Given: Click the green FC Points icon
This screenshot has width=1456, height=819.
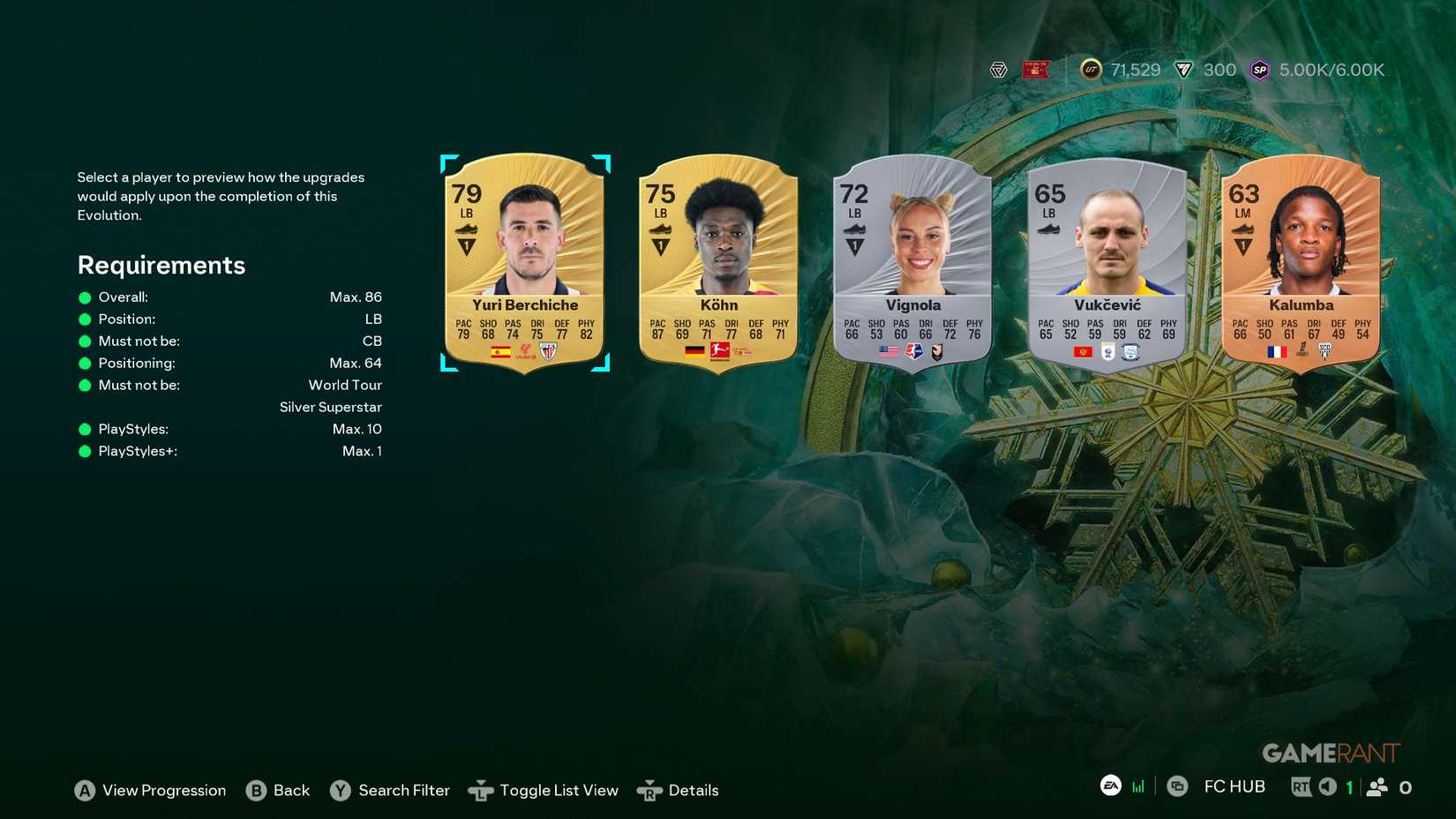Looking at the screenshot, I should 1183,70.
